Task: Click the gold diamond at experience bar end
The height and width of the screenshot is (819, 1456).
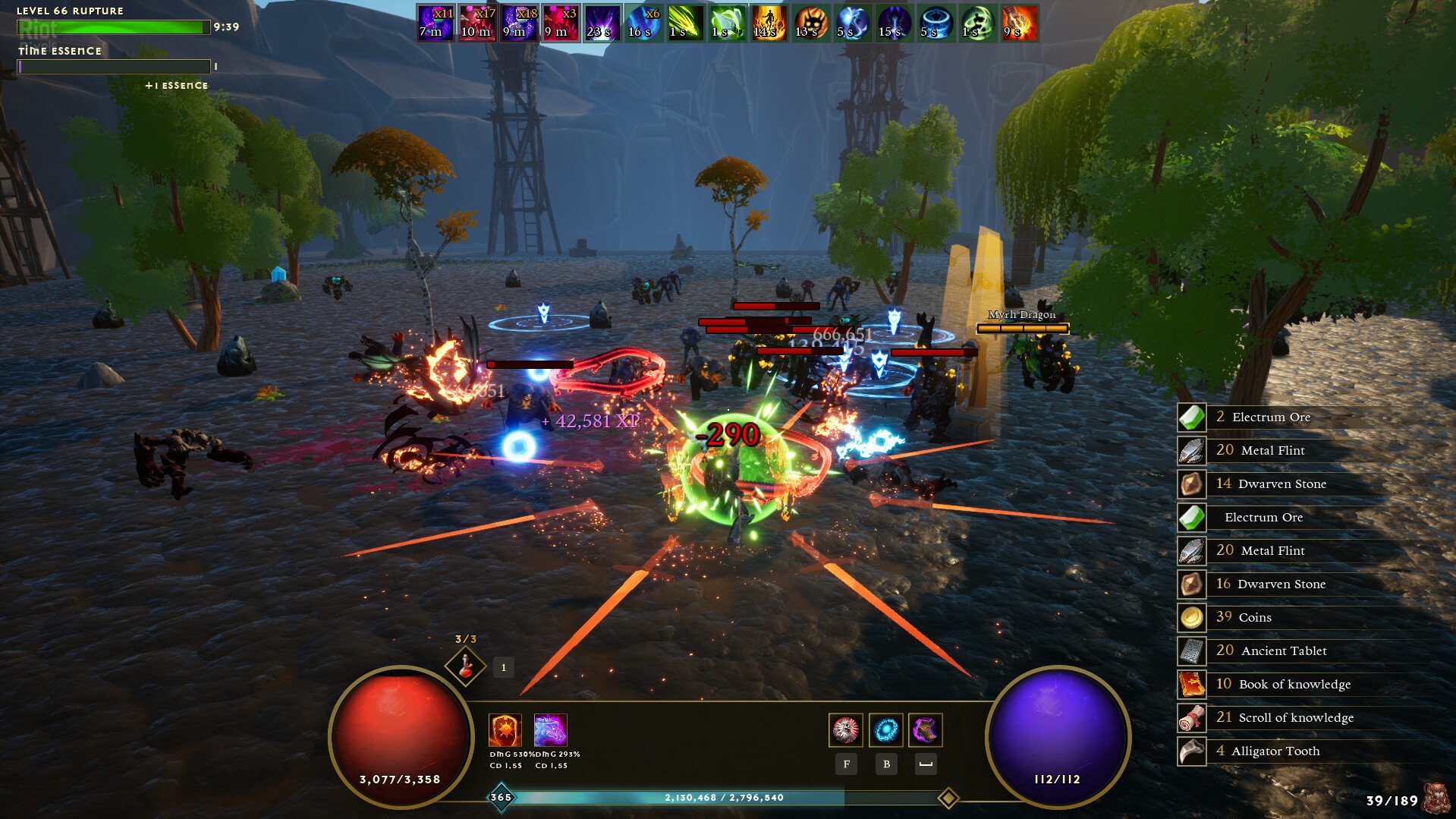Action: click(948, 798)
